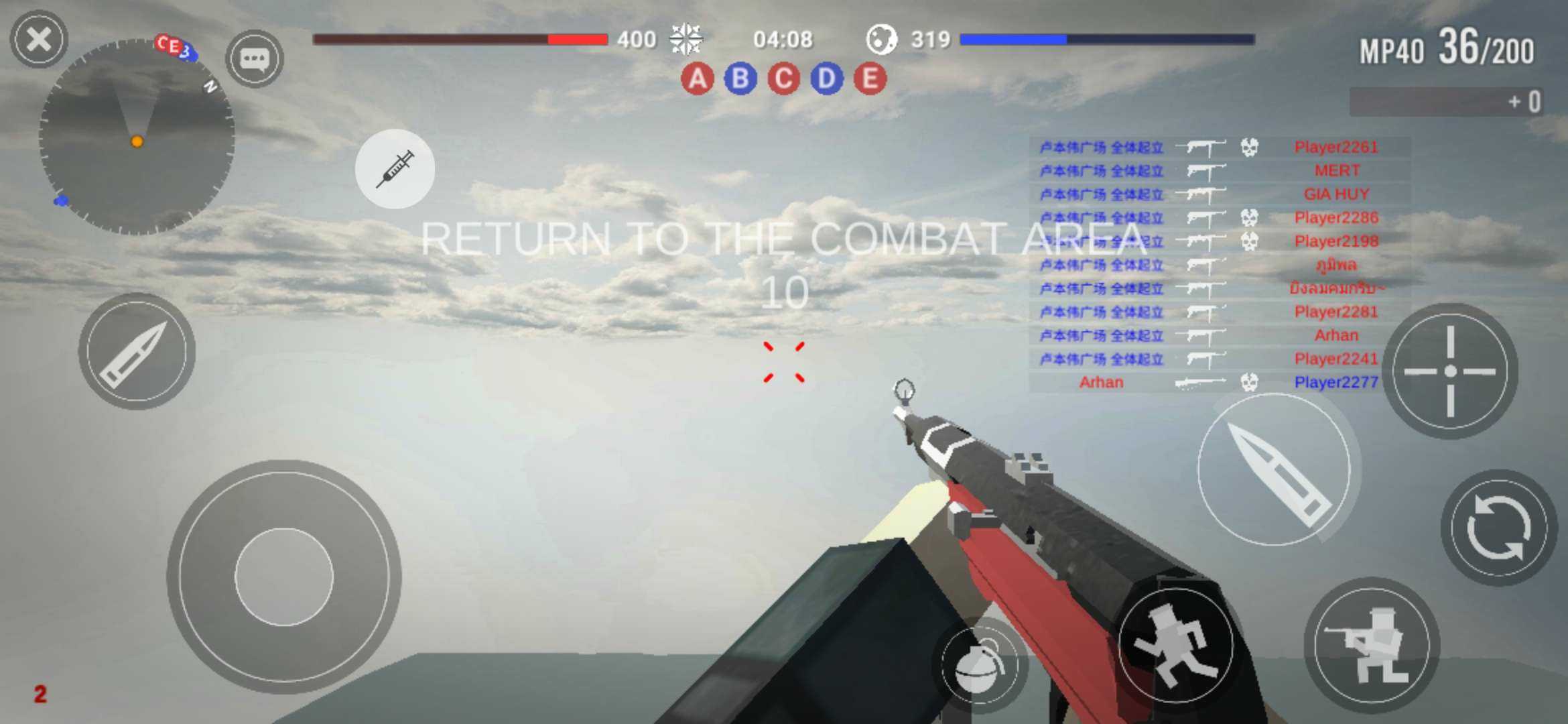The width and height of the screenshot is (1568, 724).
Task: Throw a grenade
Action: (x=979, y=665)
